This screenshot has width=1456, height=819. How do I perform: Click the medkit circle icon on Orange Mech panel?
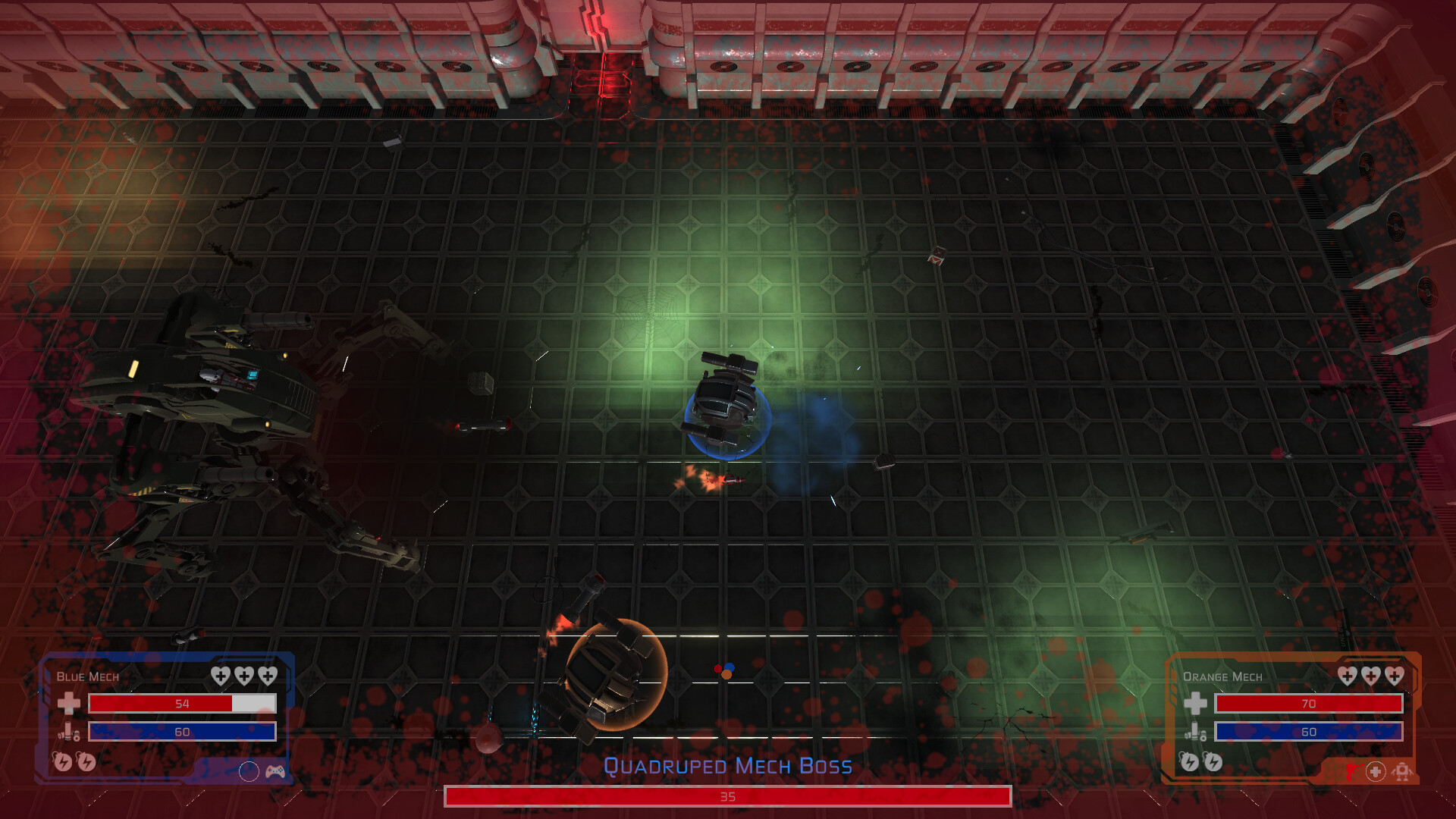pyautogui.click(x=1376, y=772)
